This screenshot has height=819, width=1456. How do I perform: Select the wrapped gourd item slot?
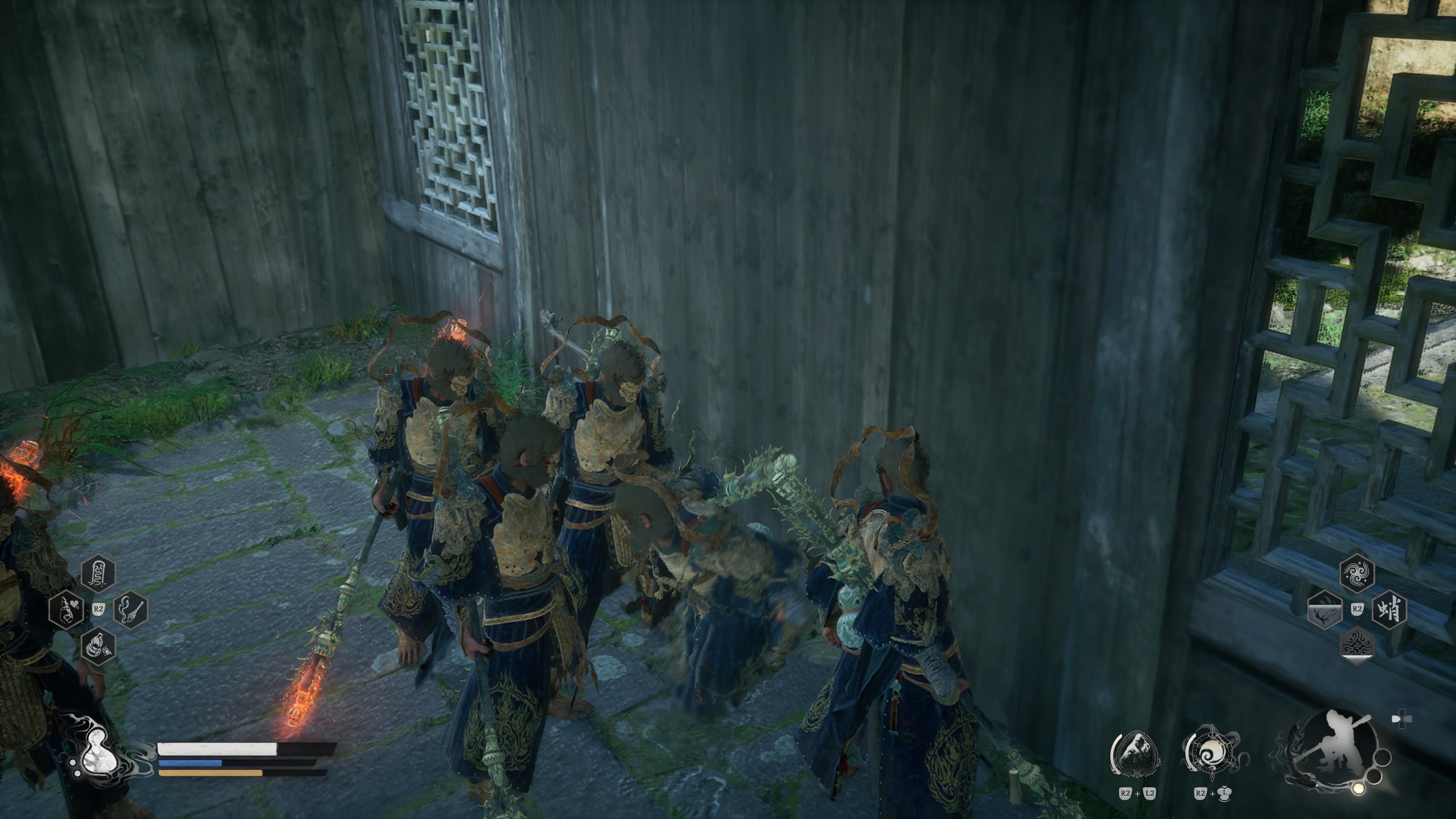point(98,646)
